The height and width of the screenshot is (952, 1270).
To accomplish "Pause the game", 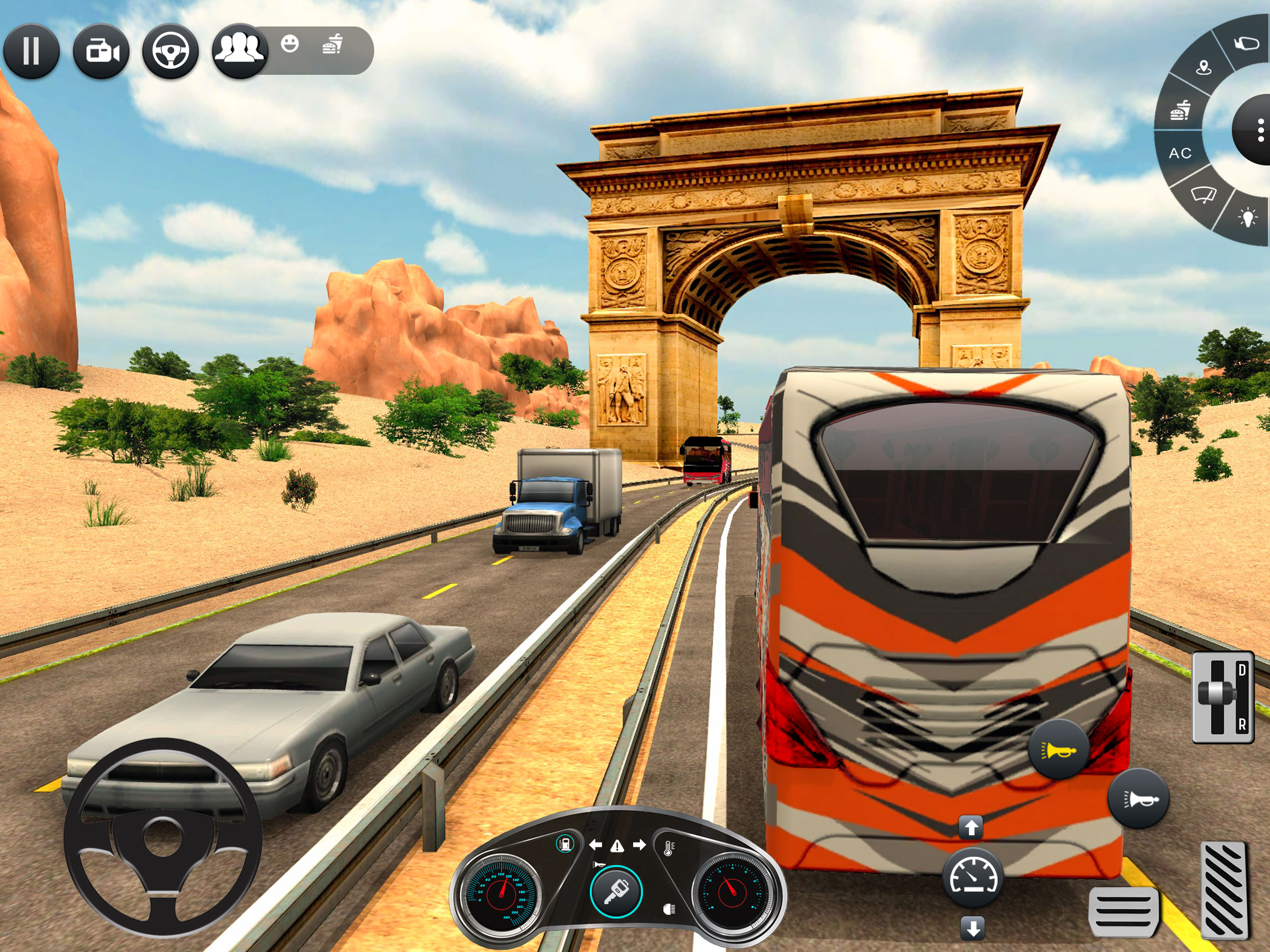I will (31, 51).
